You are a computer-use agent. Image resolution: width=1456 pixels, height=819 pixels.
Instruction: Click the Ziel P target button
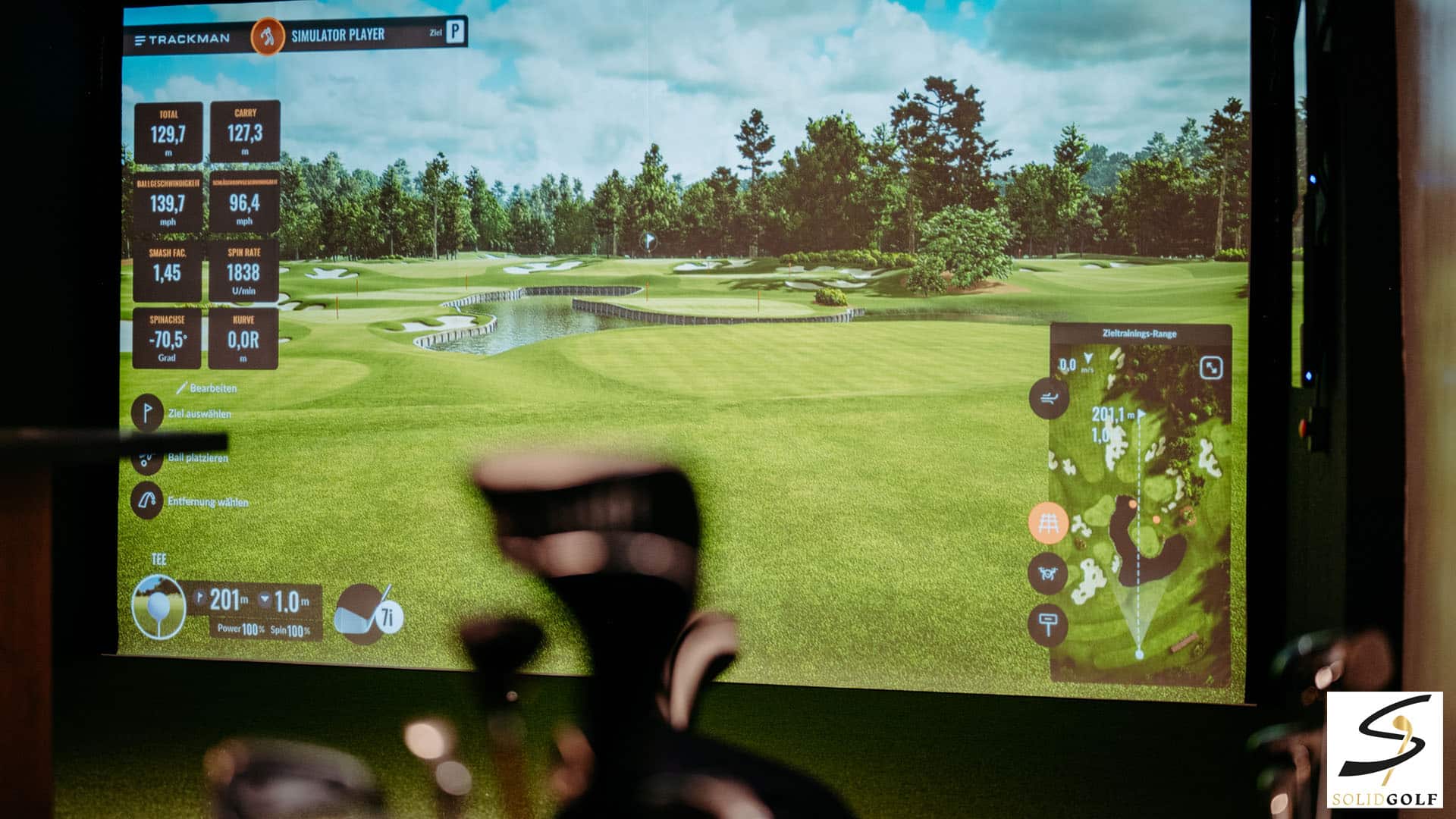455,32
